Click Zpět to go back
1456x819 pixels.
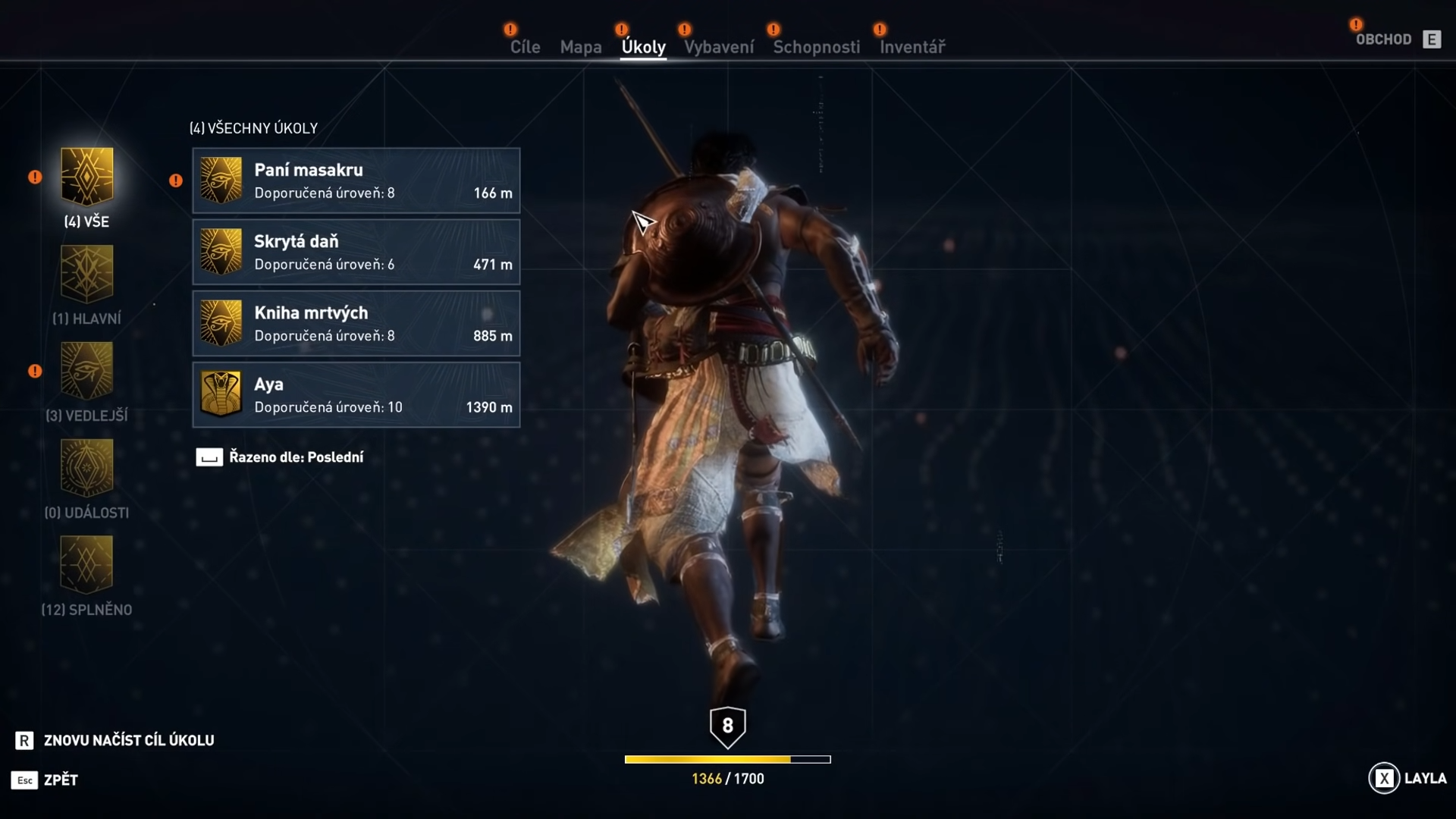click(58, 780)
